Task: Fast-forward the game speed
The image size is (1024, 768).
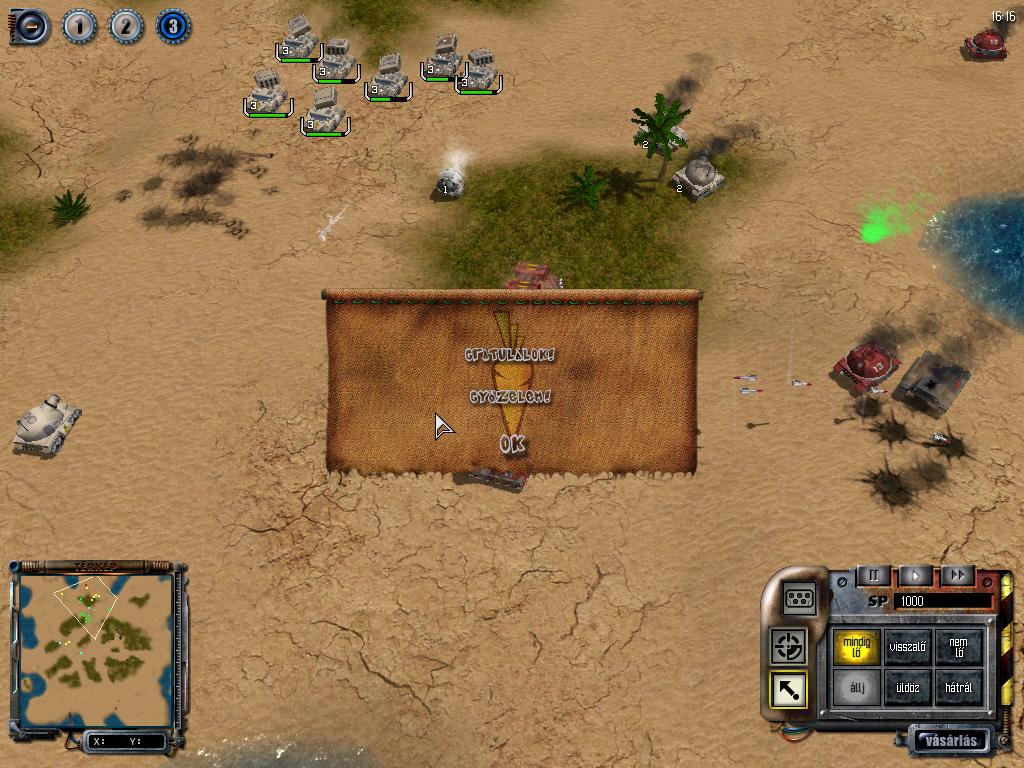Action: click(957, 575)
